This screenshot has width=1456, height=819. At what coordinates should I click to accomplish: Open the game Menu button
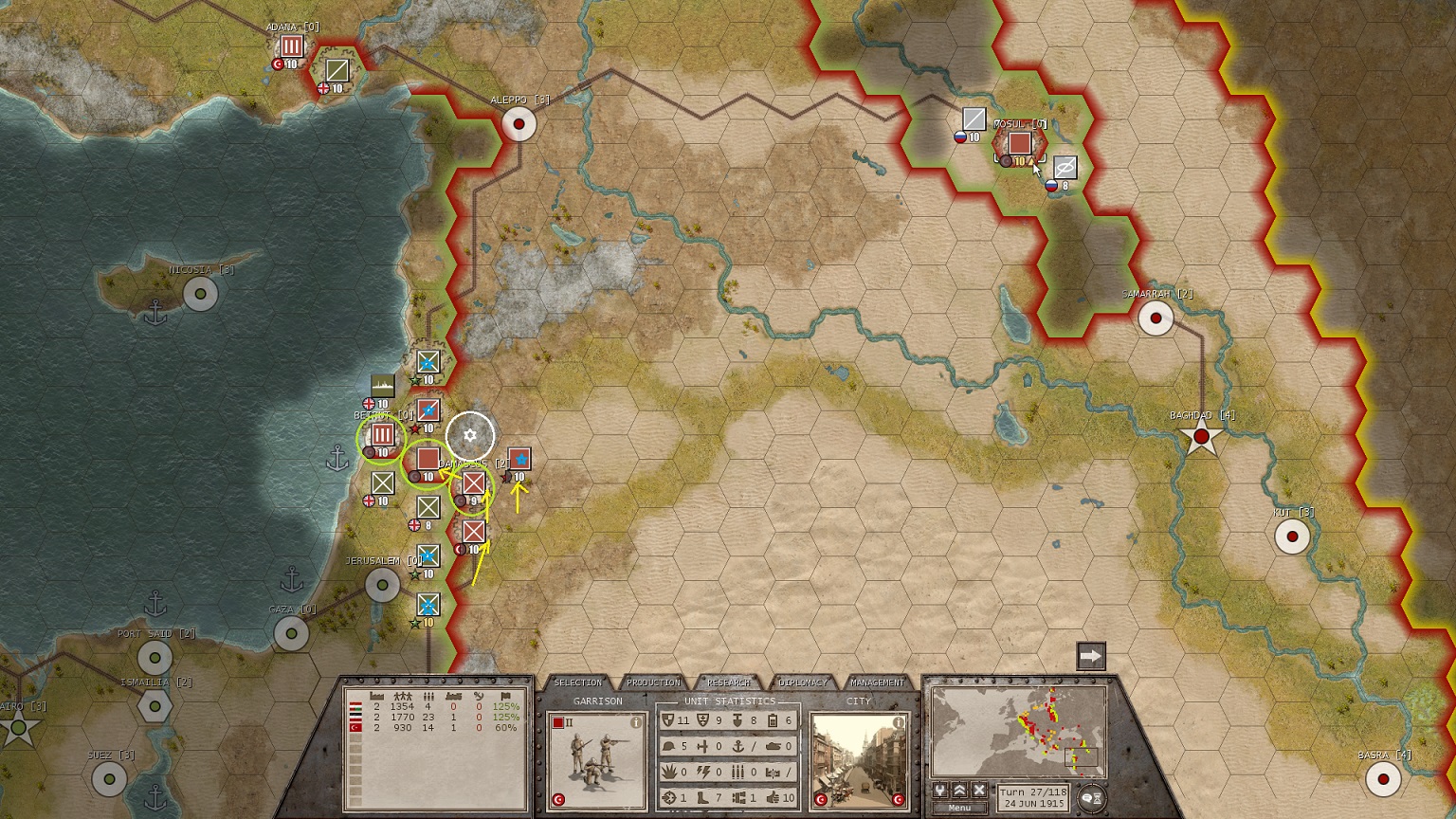(959, 808)
